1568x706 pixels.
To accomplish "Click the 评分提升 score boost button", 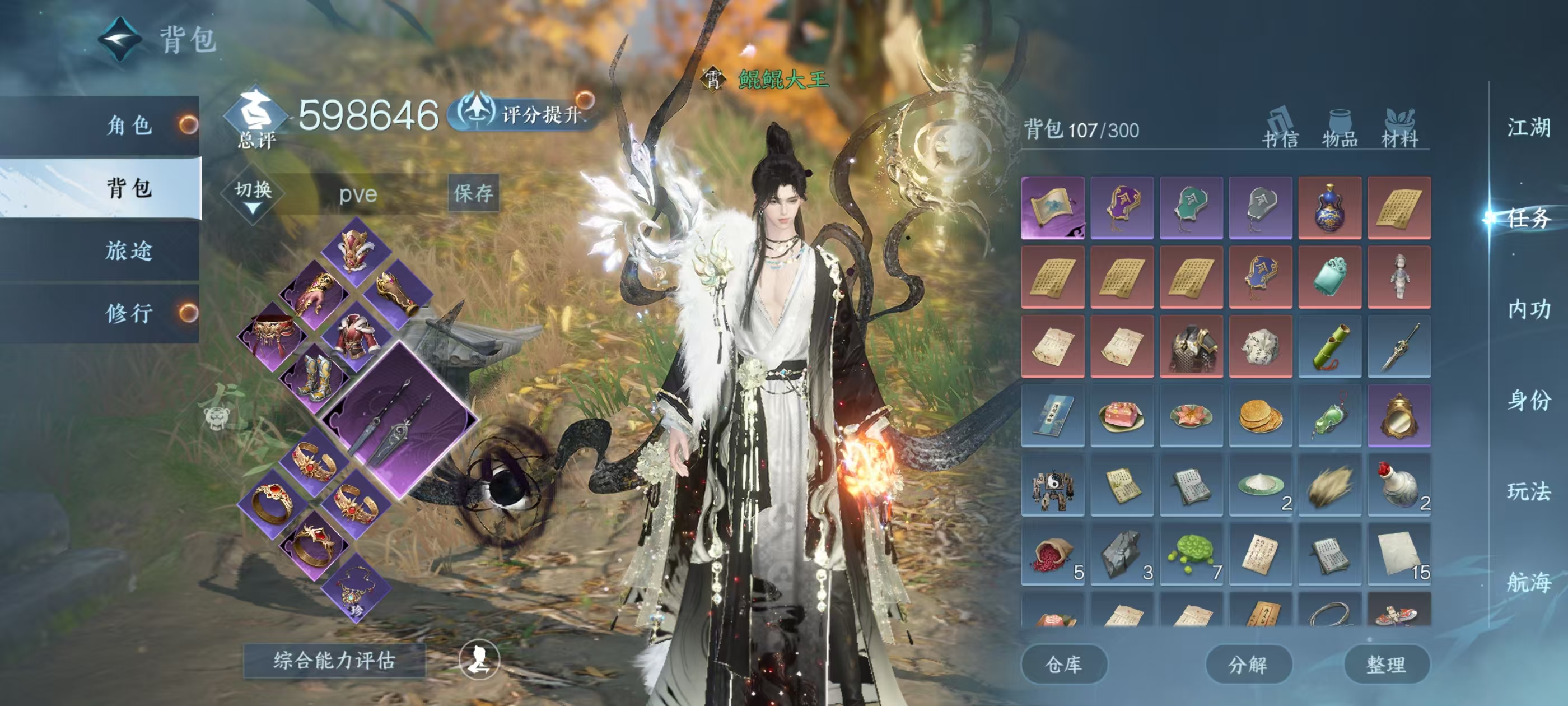I will pos(524,114).
